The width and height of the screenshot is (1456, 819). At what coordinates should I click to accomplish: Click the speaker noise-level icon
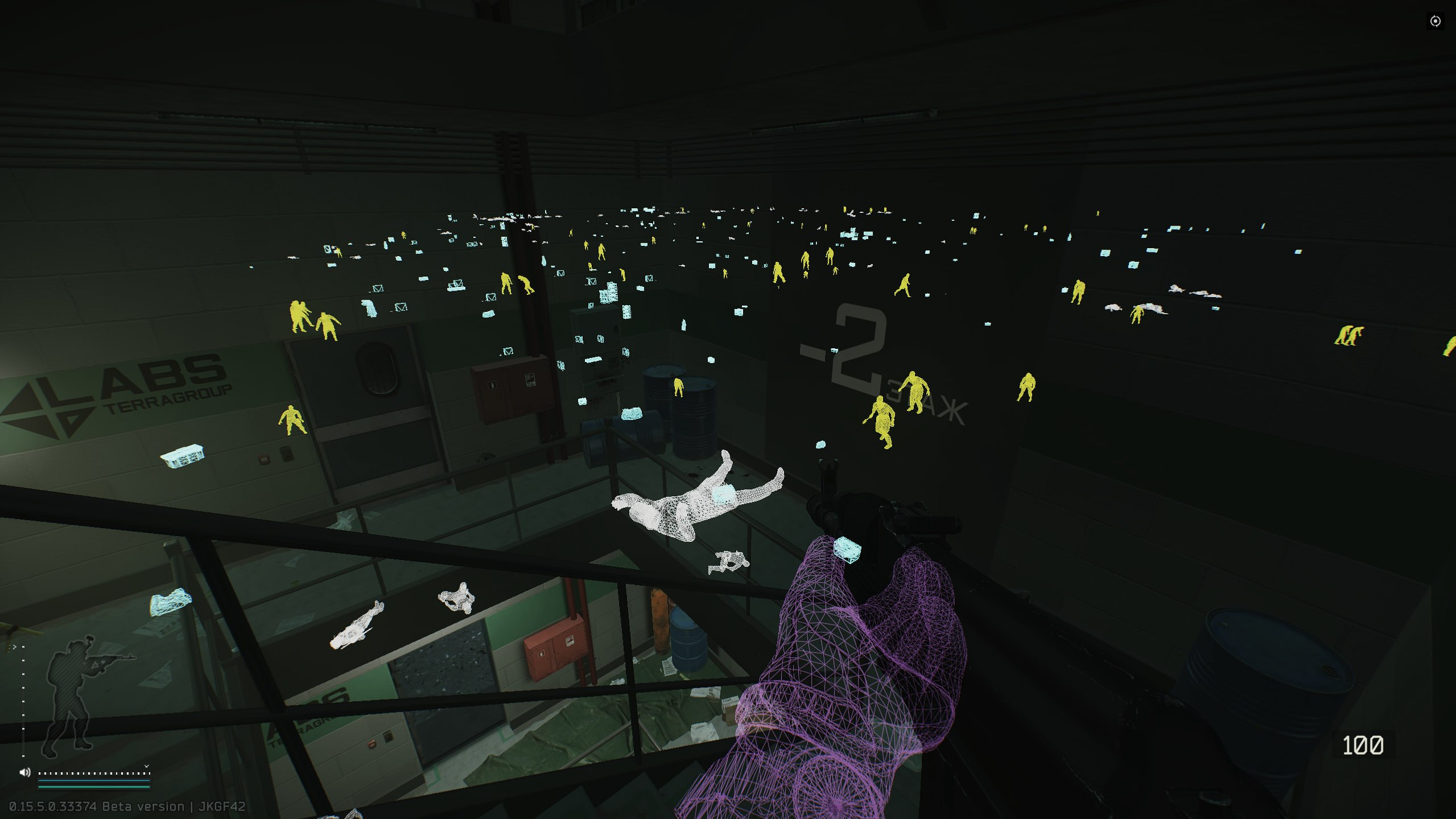(24, 772)
